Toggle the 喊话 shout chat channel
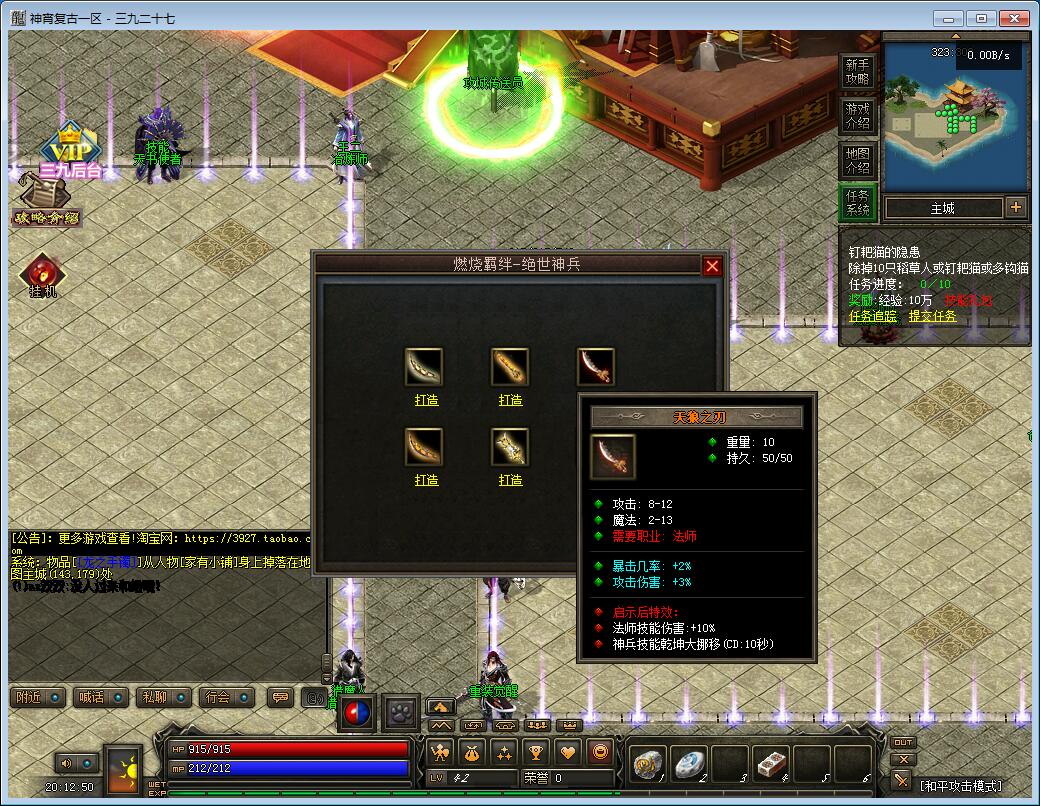Screen dimensions: 1040x806 [101, 697]
